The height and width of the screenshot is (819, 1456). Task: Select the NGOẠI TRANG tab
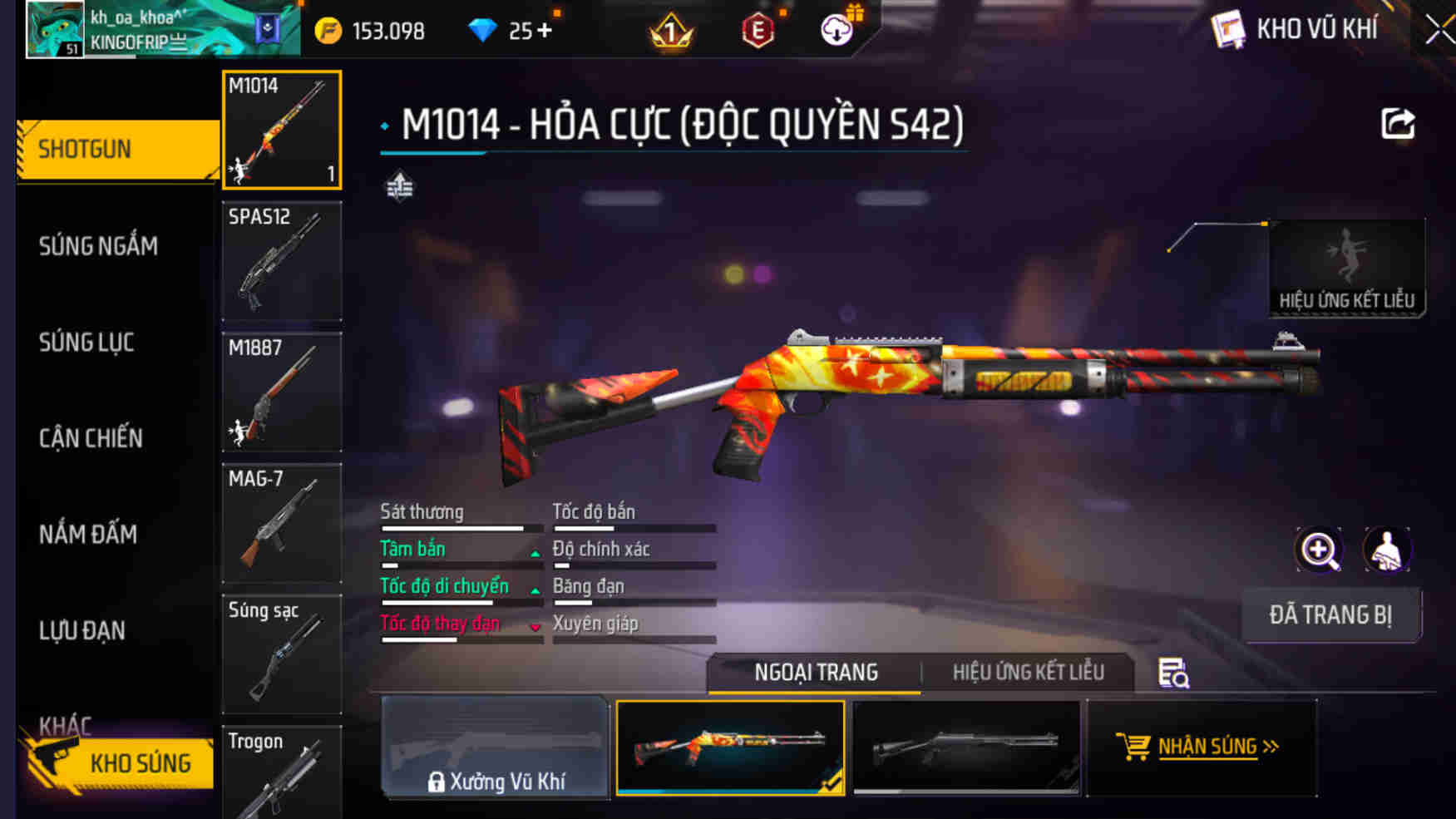(x=815, y=671)
